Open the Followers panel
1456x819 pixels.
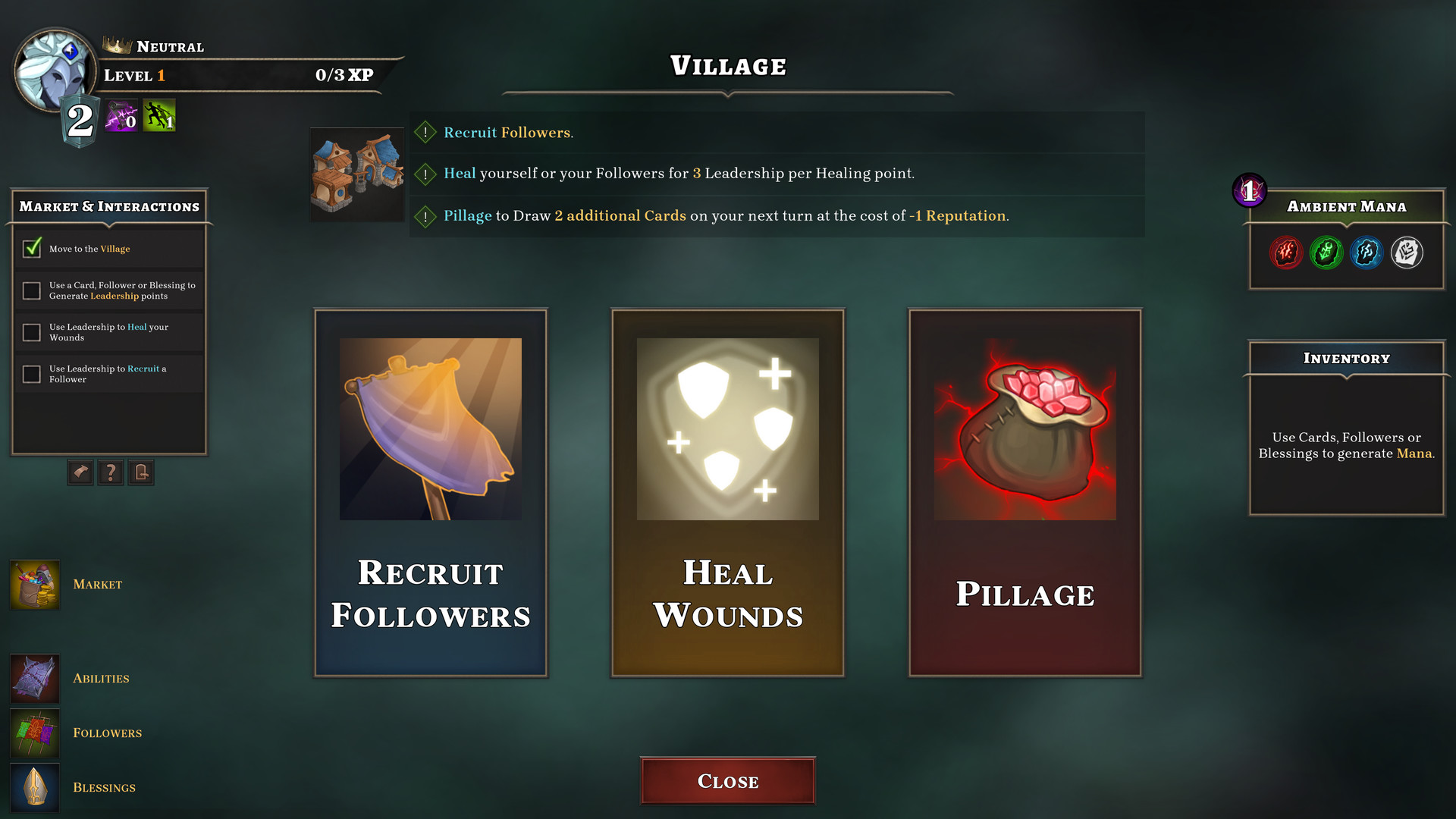pos(34,733)
